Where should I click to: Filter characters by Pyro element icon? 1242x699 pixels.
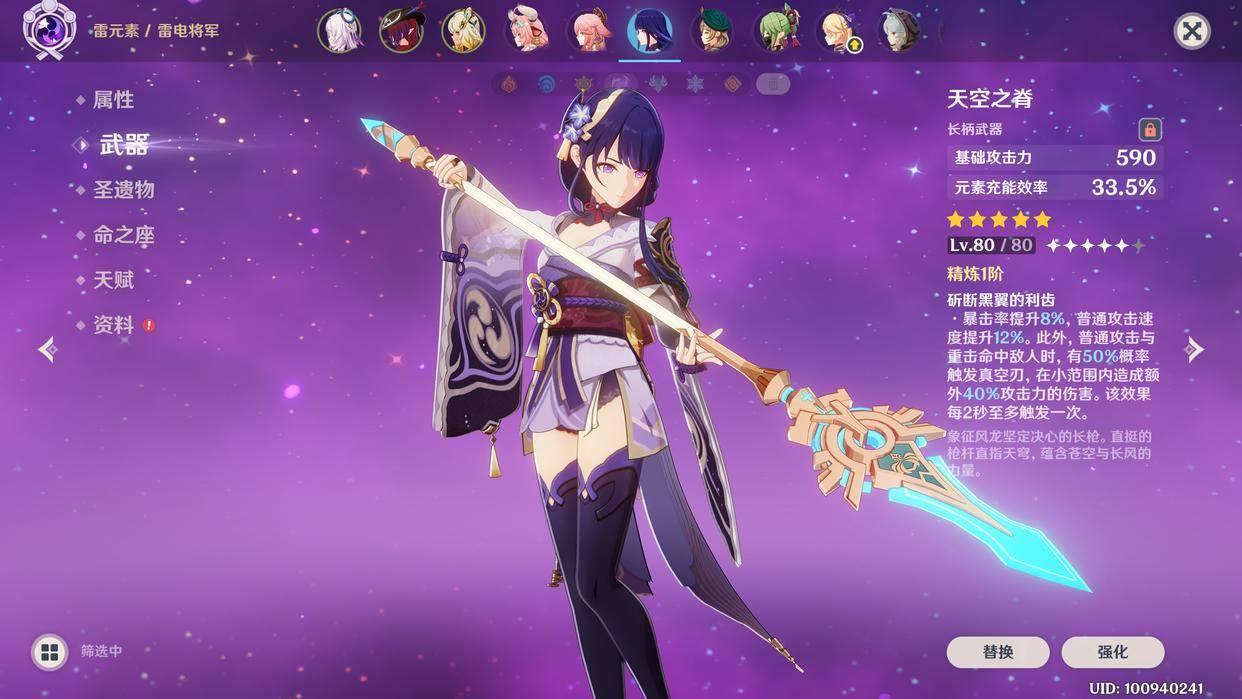[x=509, y=84]
